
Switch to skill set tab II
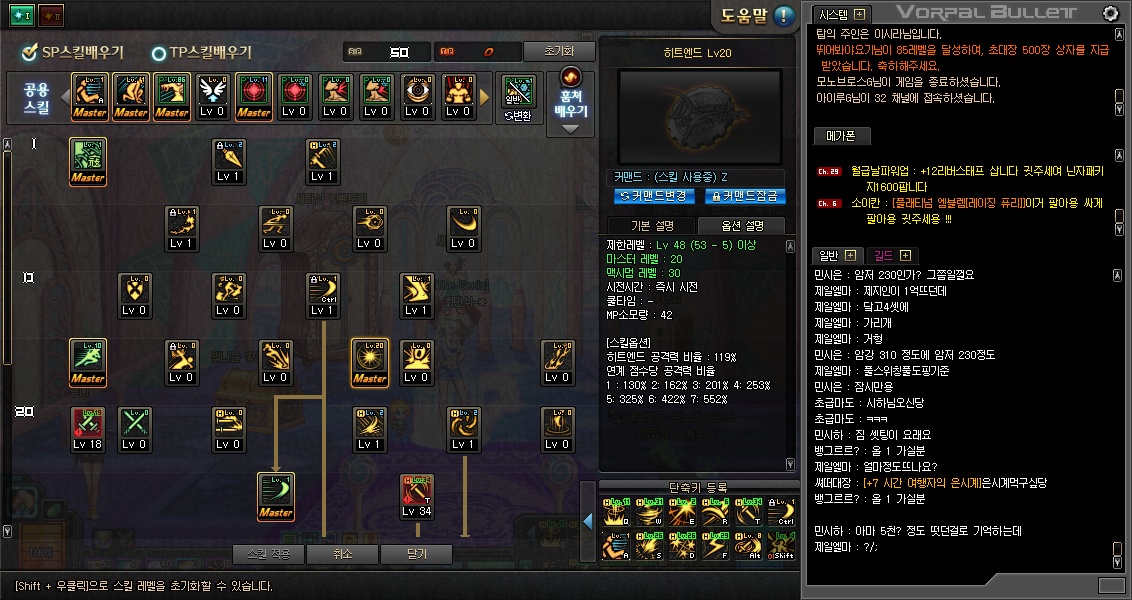tap(49, 15)
